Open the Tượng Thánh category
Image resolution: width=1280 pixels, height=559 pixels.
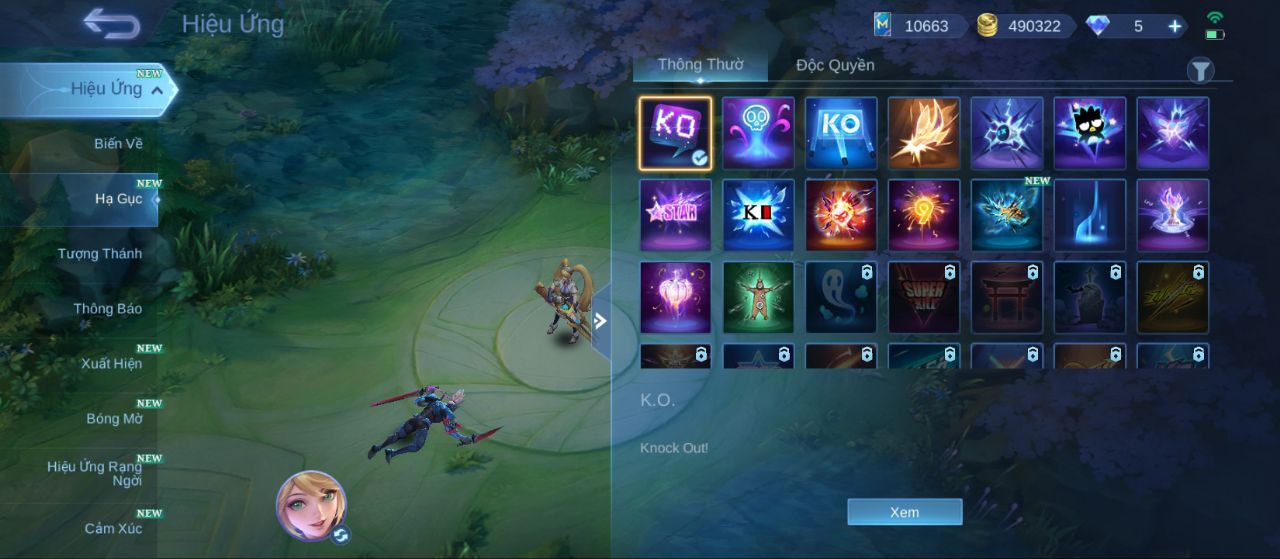click(99, 254)
